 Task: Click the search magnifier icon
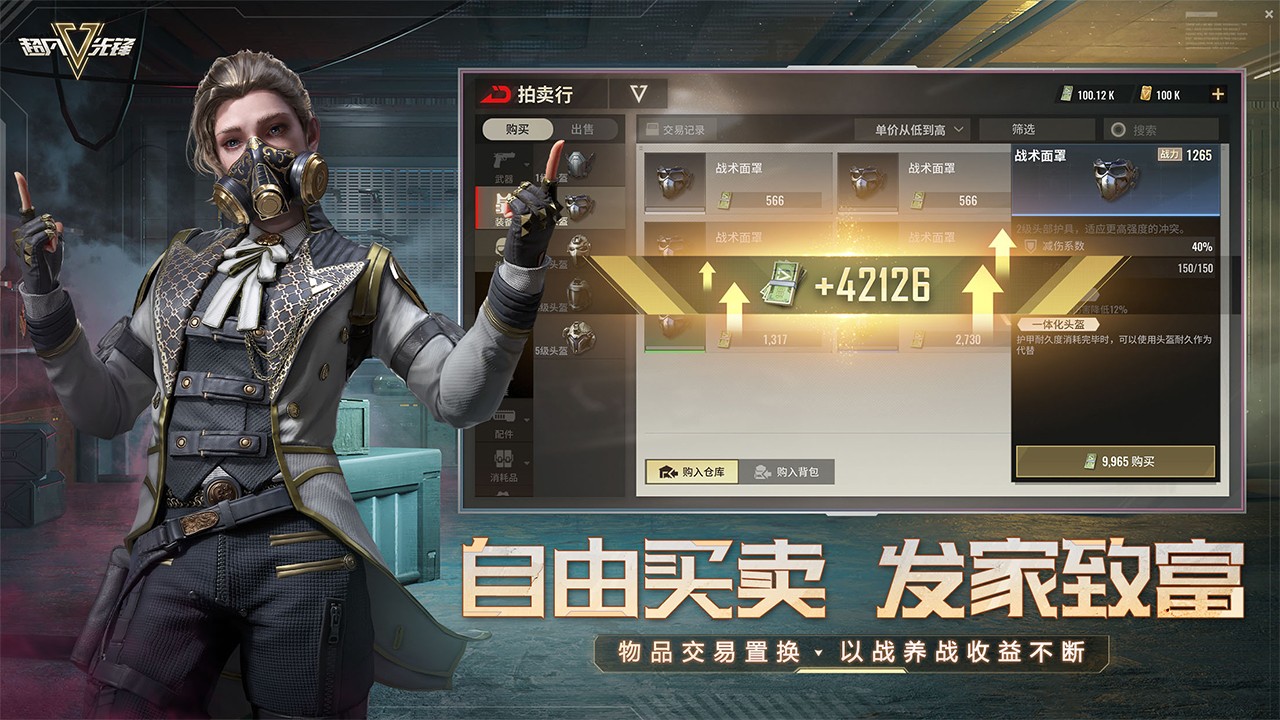pos(1119,129)
